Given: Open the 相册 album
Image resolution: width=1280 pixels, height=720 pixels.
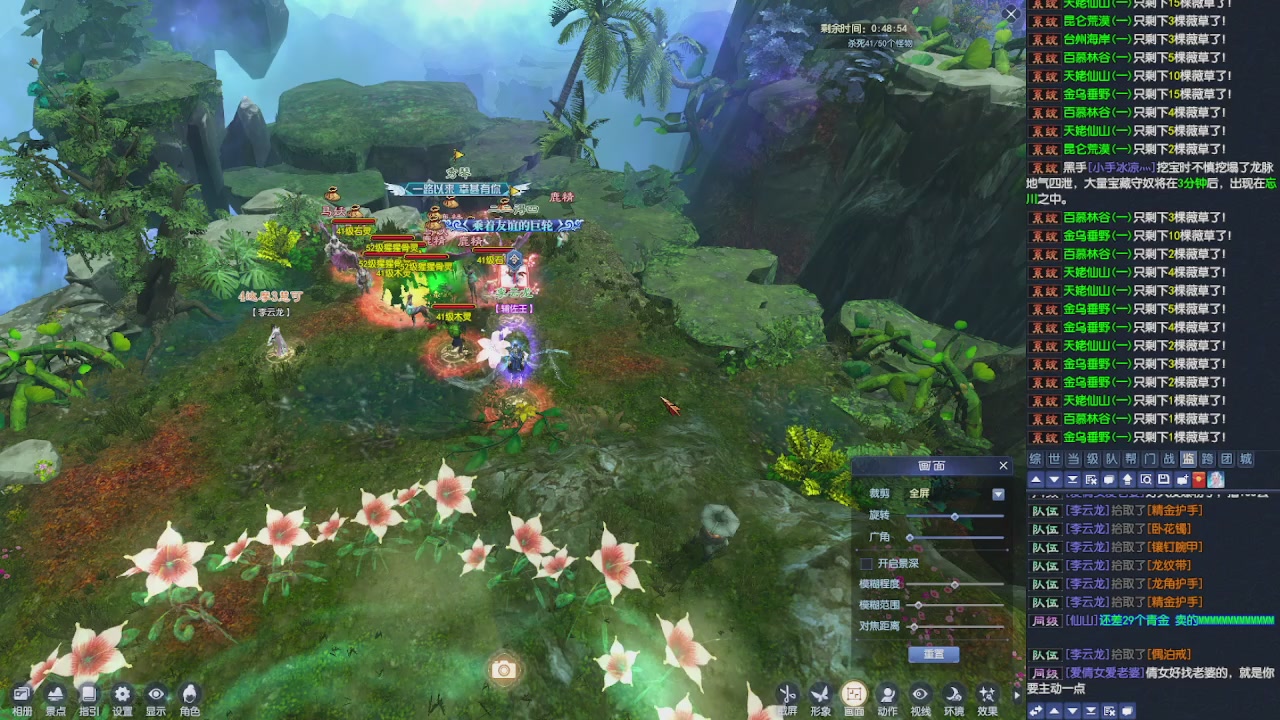Looking at the screenshot, I should click(x=22, y=698).
